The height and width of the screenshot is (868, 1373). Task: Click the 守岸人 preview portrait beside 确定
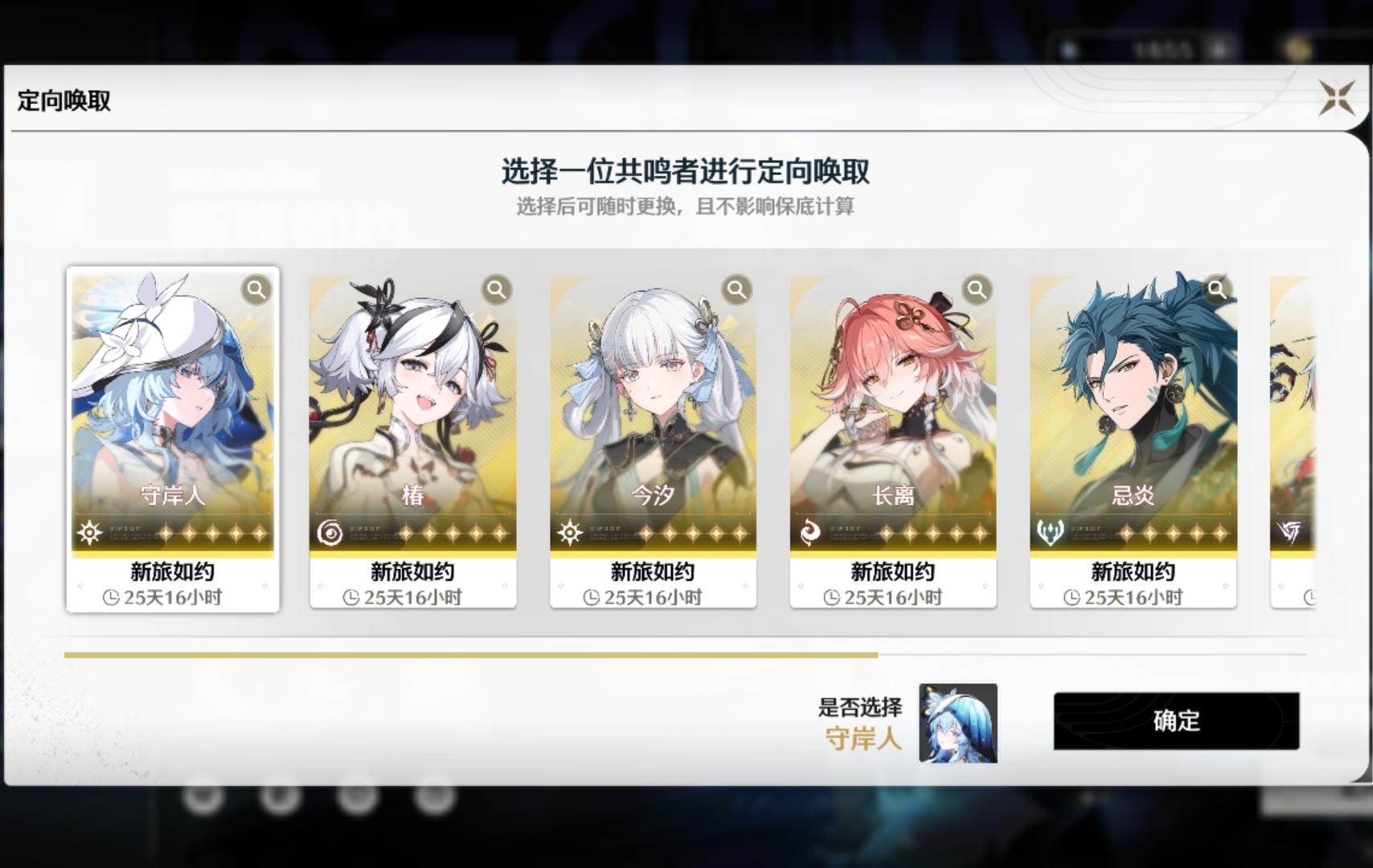pyautogui.click(x=957, y=723)
